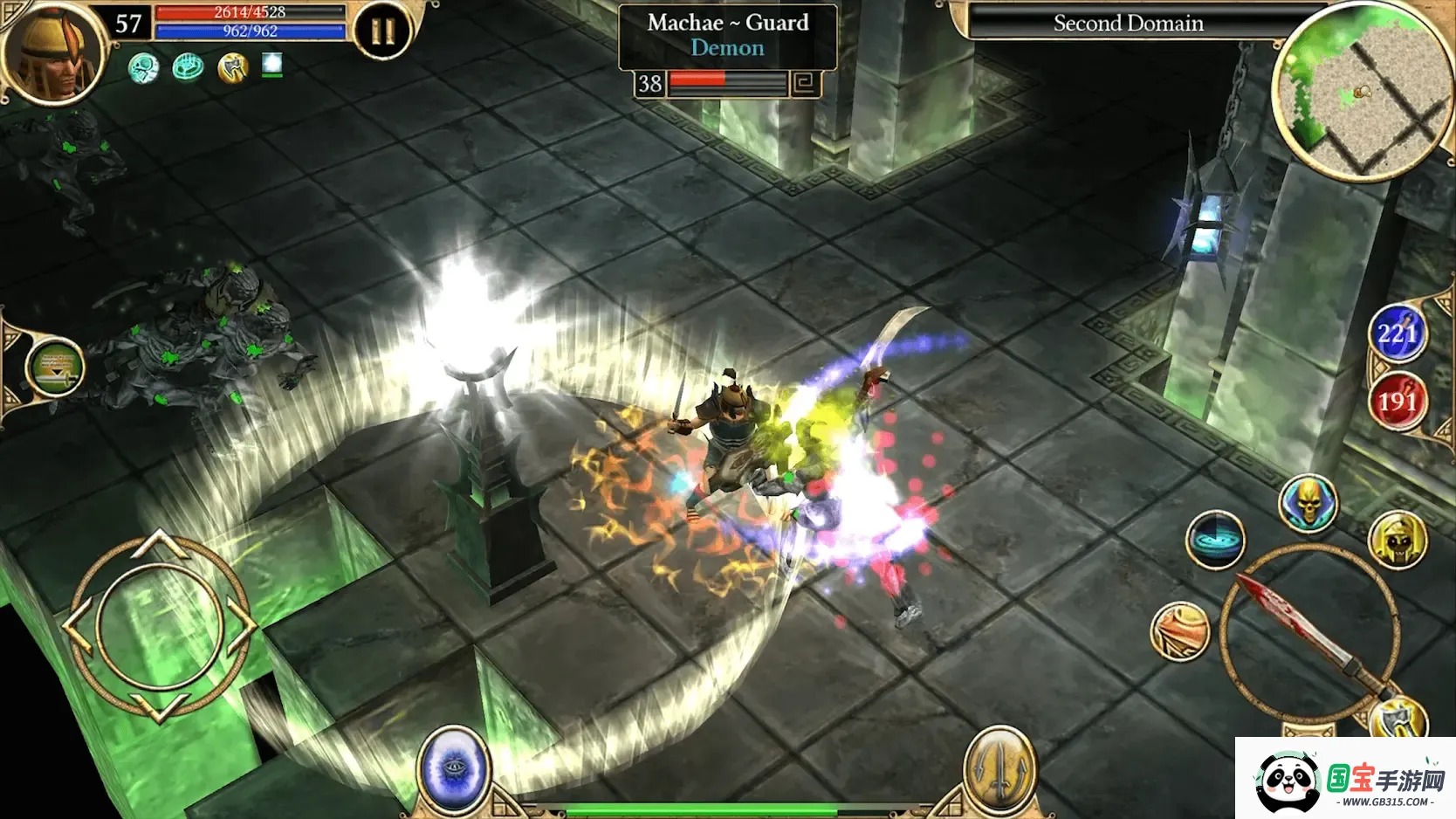Screen dimensions: 1456x819
Task: Tap the green round button on left edge
Action: coord(55,368)
